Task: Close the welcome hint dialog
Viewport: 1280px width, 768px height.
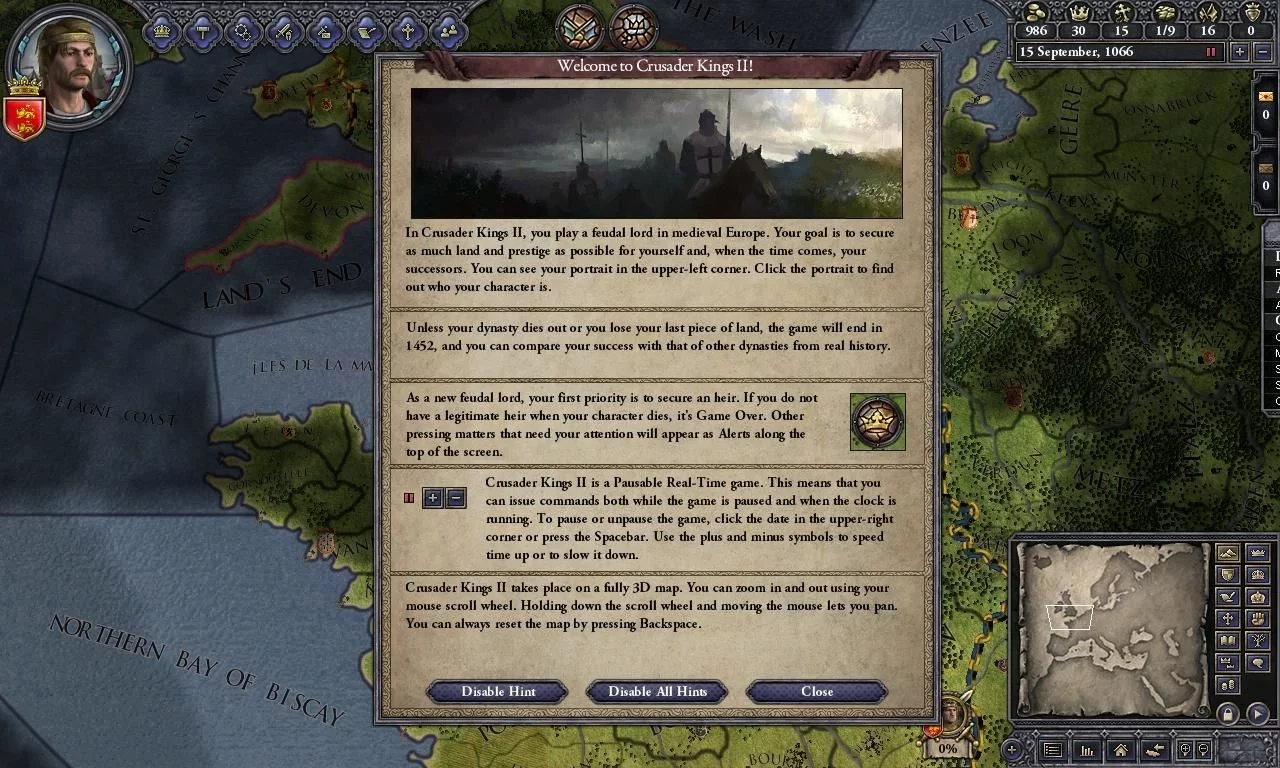Action: [x=816, y=691]
